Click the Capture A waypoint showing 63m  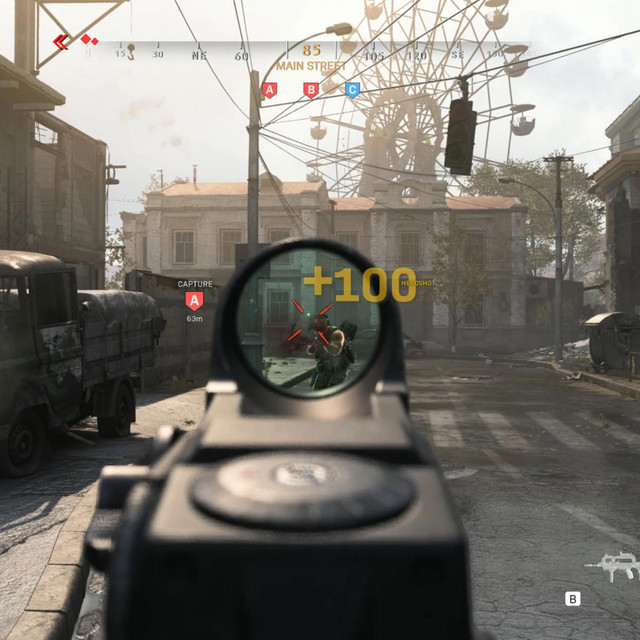click(195, 300)
